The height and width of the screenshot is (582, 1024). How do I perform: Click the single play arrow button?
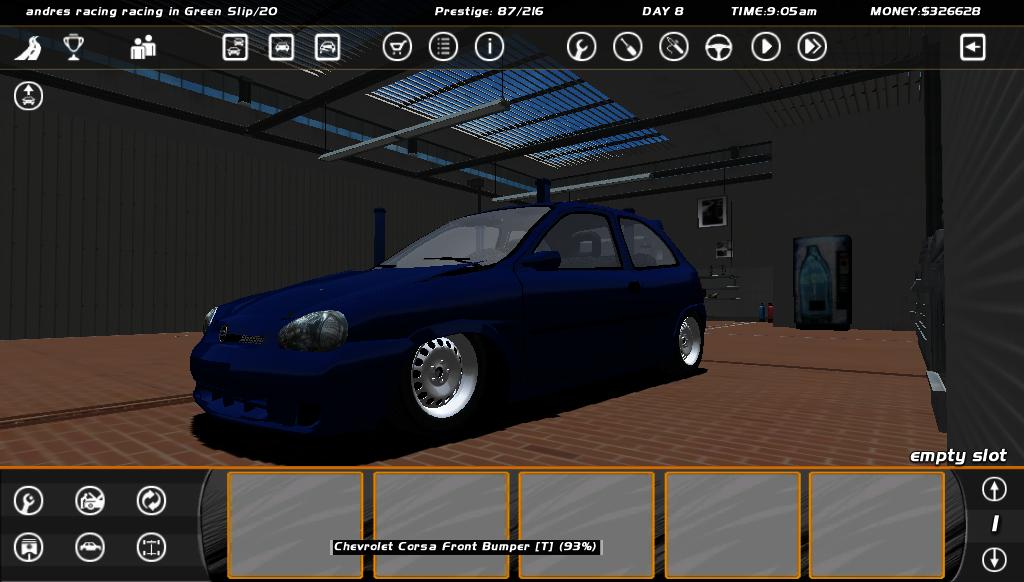[x=765, y=47]
